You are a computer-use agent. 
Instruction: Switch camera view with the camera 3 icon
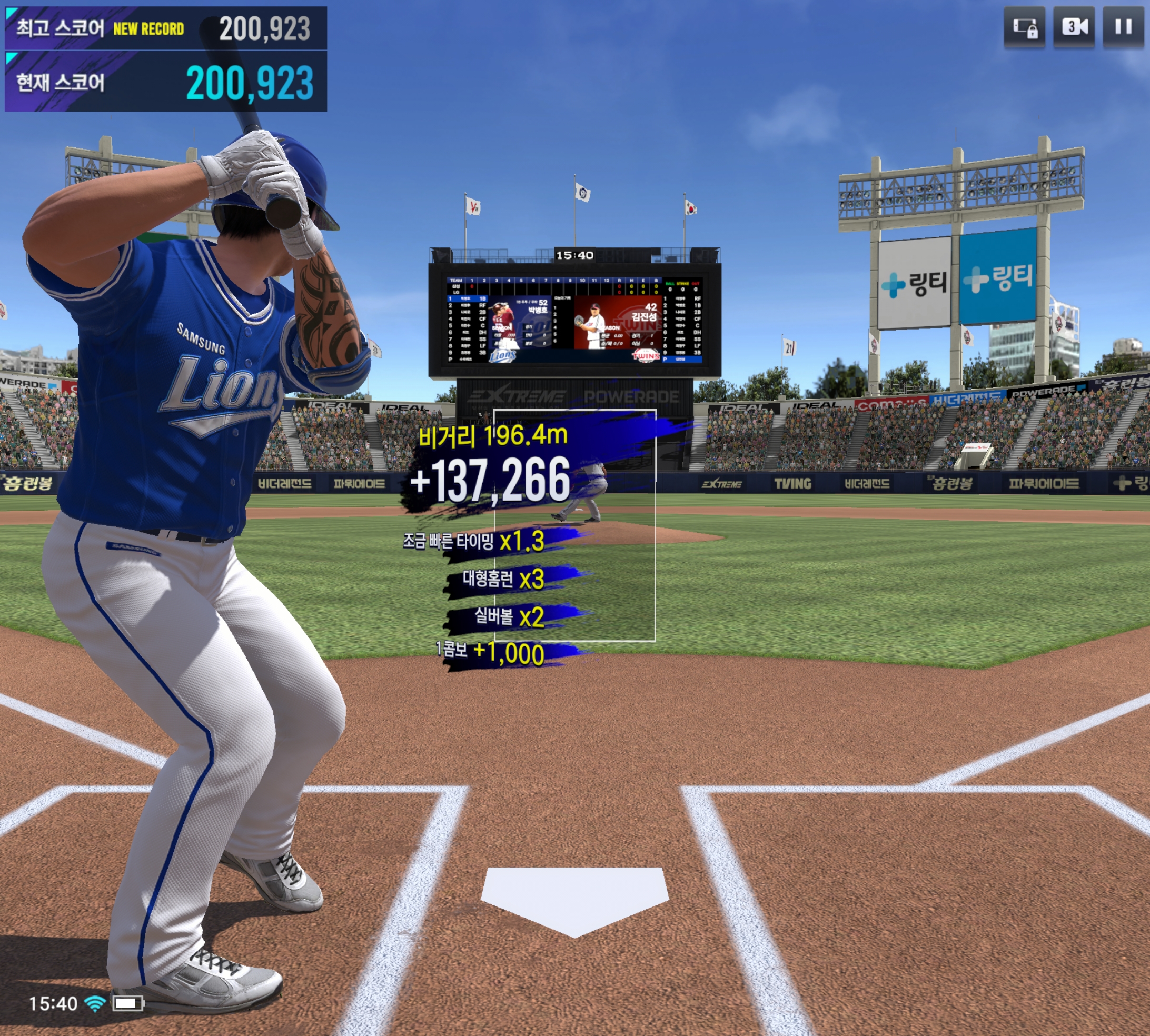tap(1074, 27)
